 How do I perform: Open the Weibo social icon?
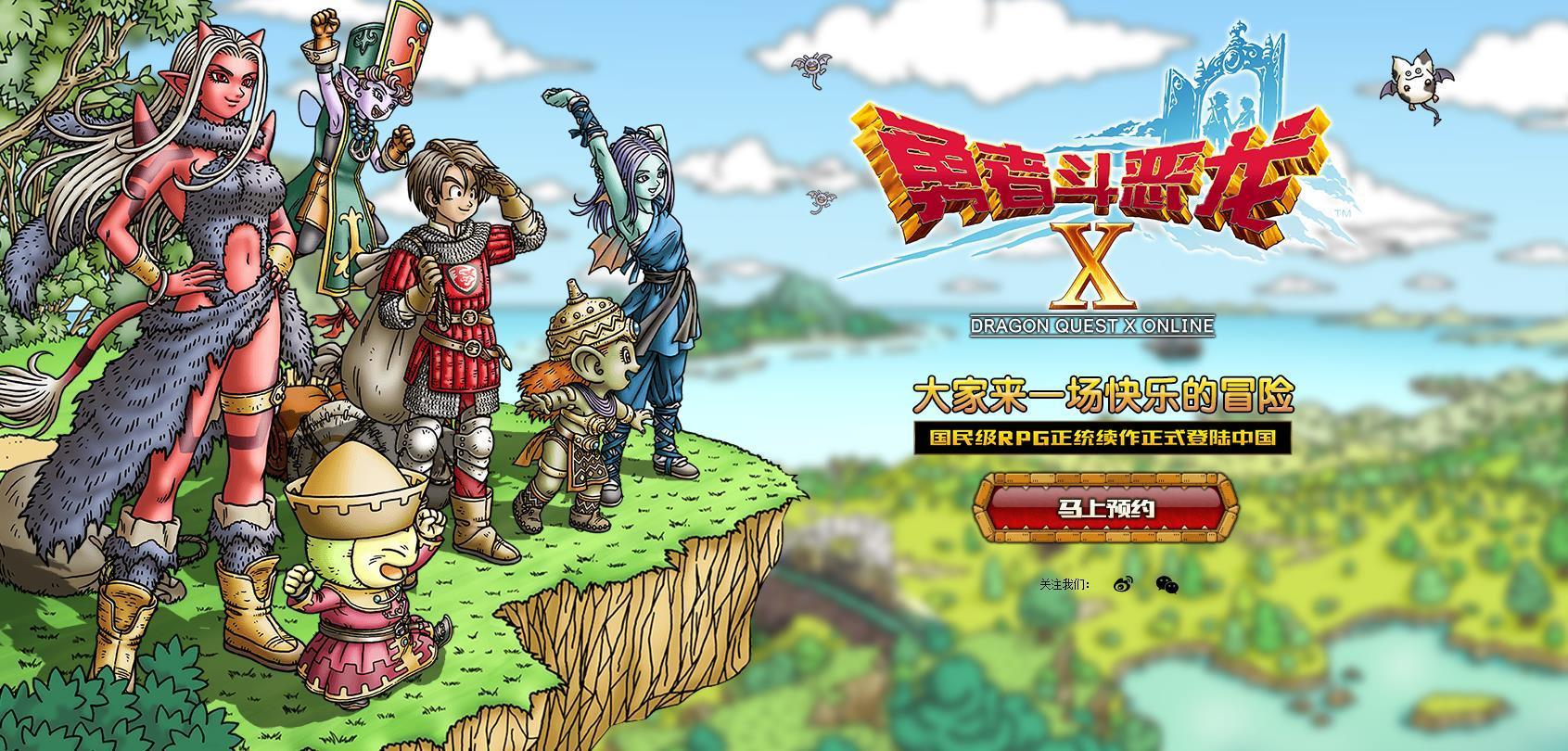(x=1123, y=584)
